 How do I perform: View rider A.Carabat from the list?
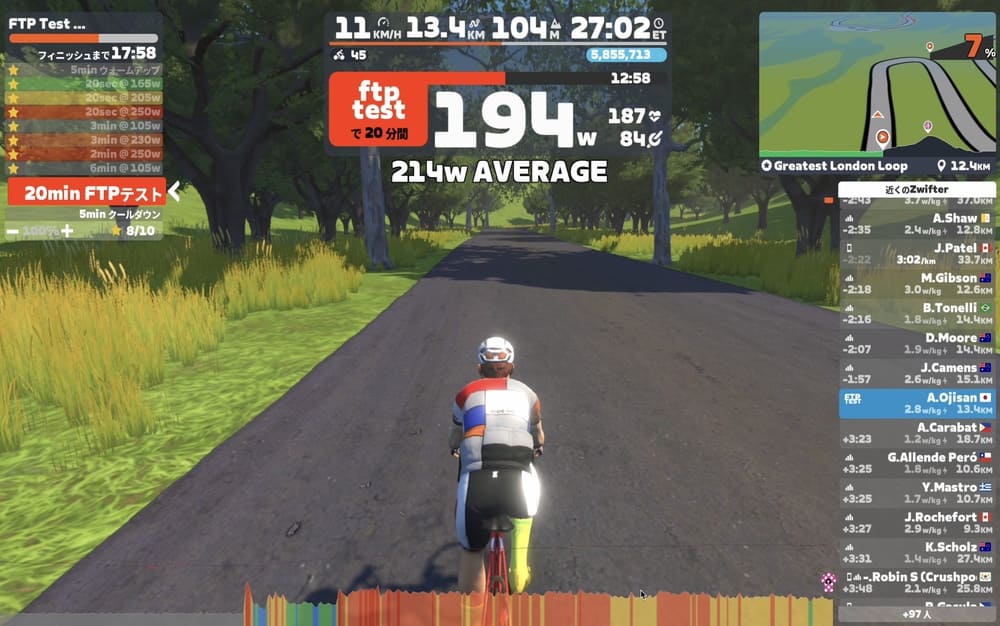pyautogui.click(x=916, y=432)
